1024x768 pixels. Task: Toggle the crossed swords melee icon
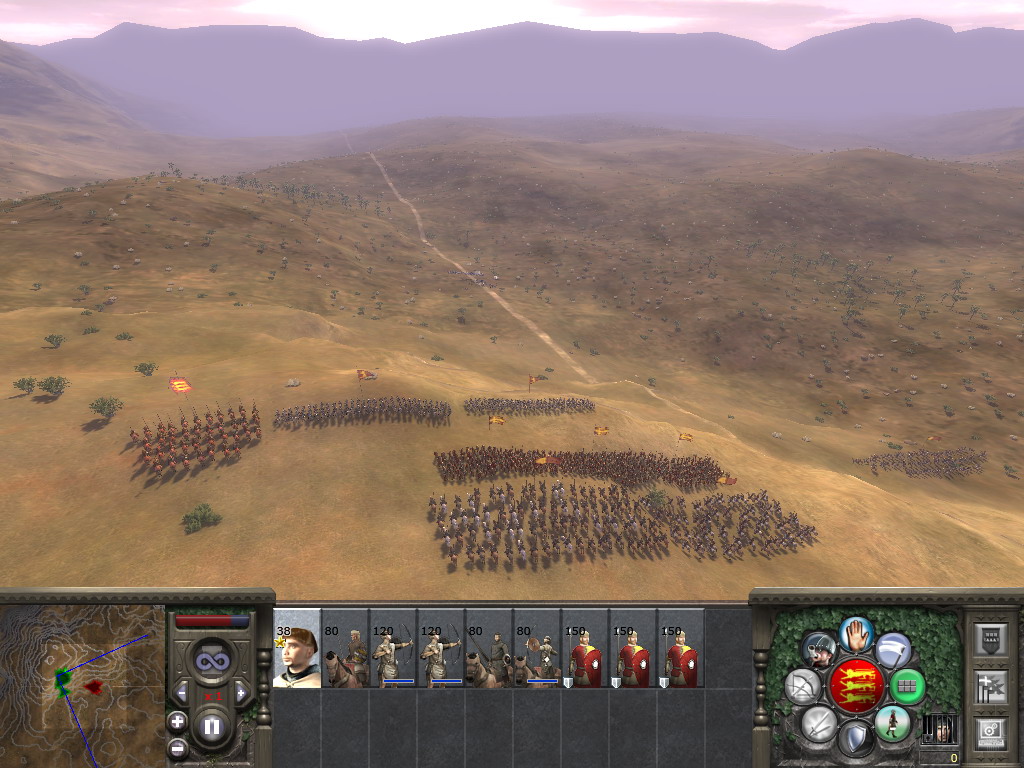pos(819,723)
